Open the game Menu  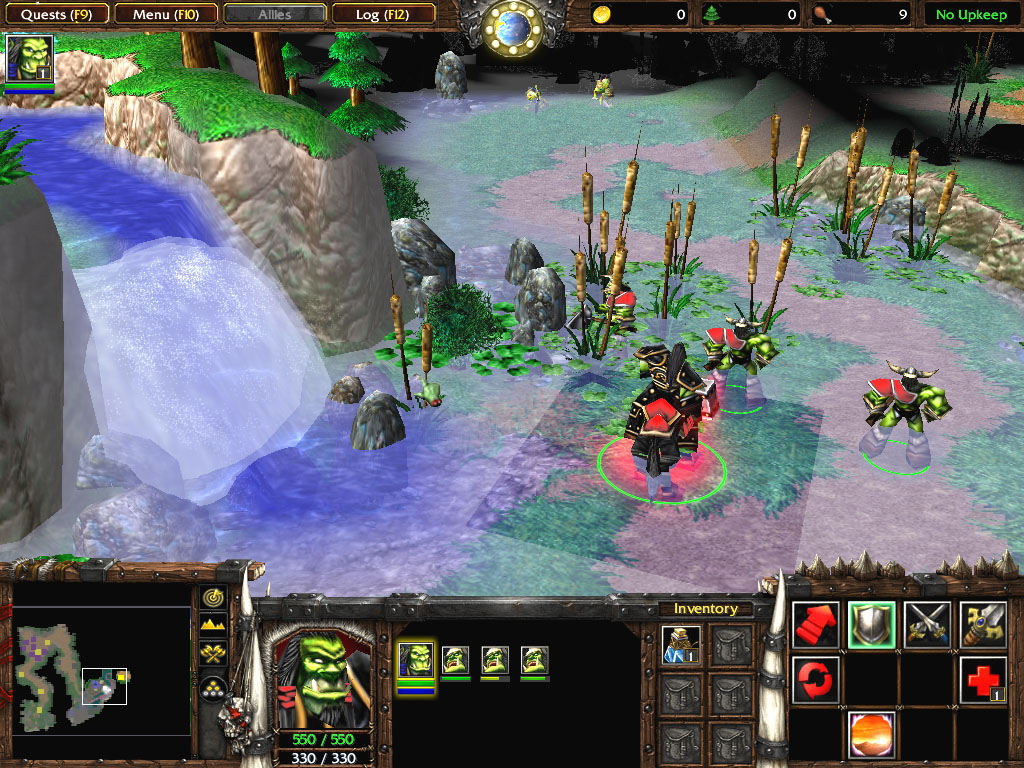164,15
